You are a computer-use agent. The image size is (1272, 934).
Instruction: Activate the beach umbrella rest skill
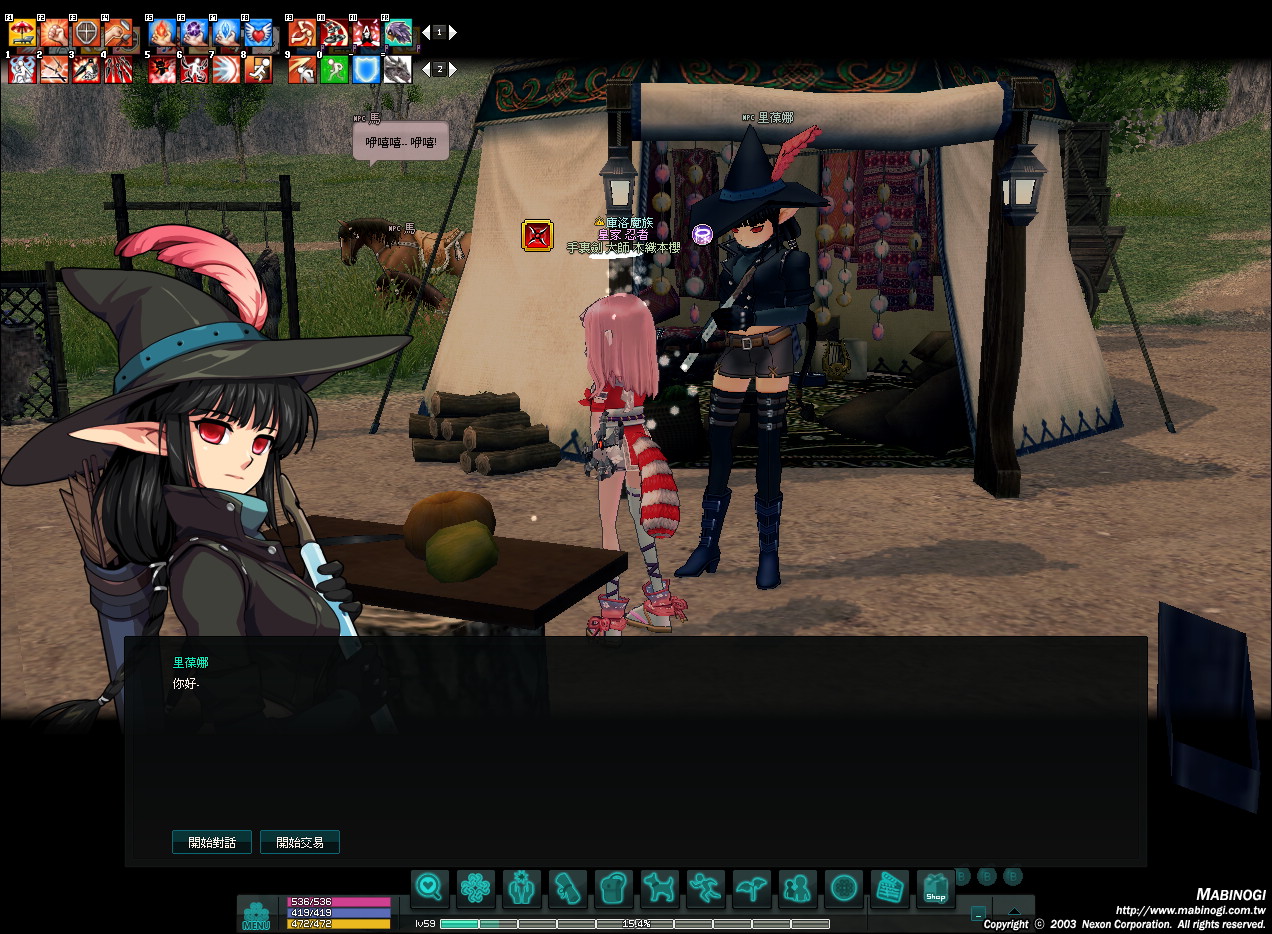click(x=22, y=33)
